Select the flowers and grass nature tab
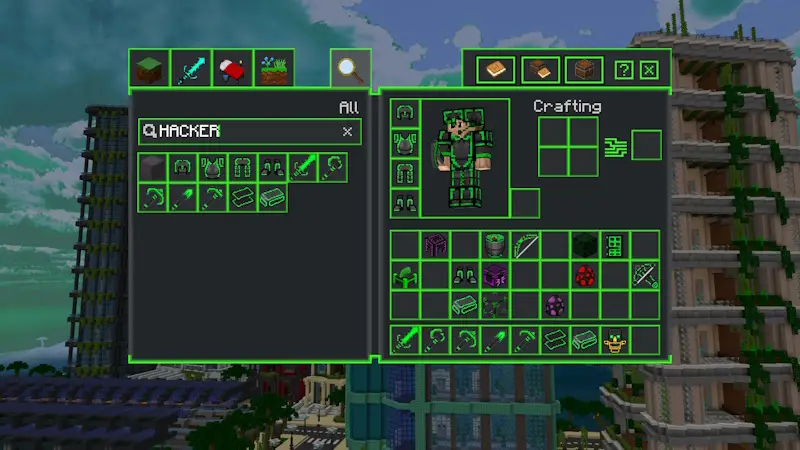 pos(273,70)
